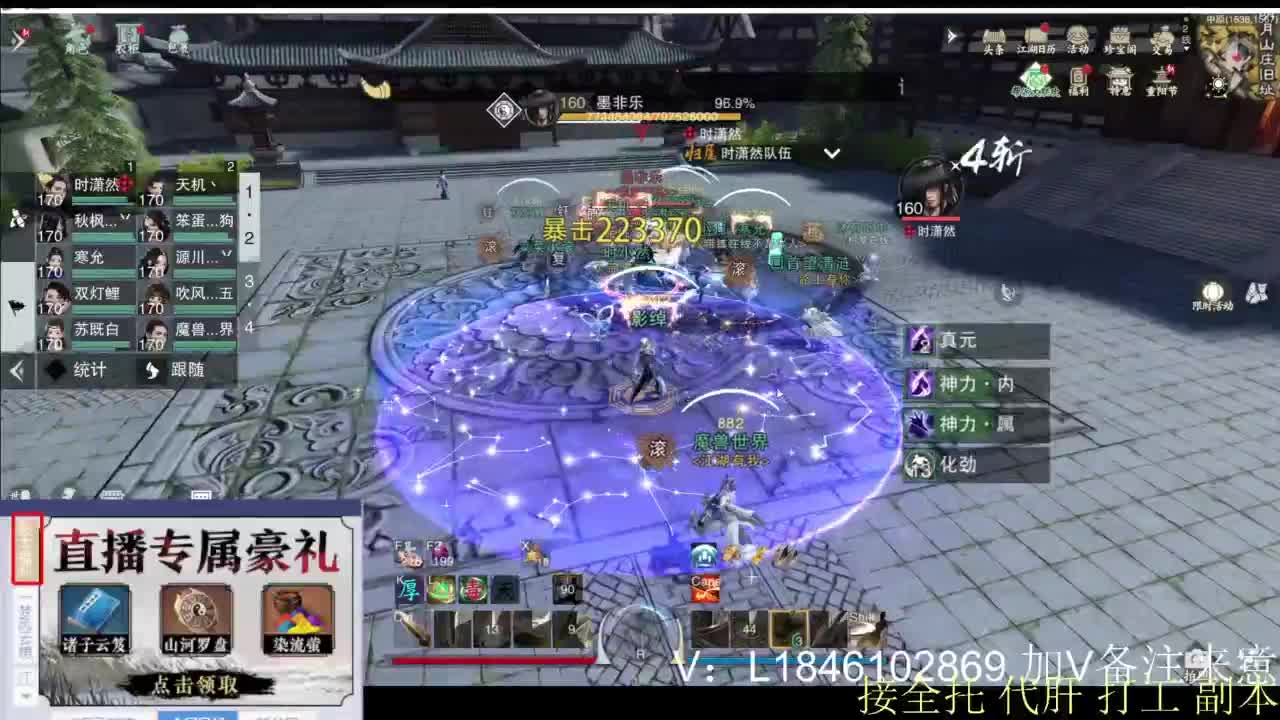Open the 重阳节 festival event icon
The width and height of the screenshot is (1280, 720).
coord(1162,77)
